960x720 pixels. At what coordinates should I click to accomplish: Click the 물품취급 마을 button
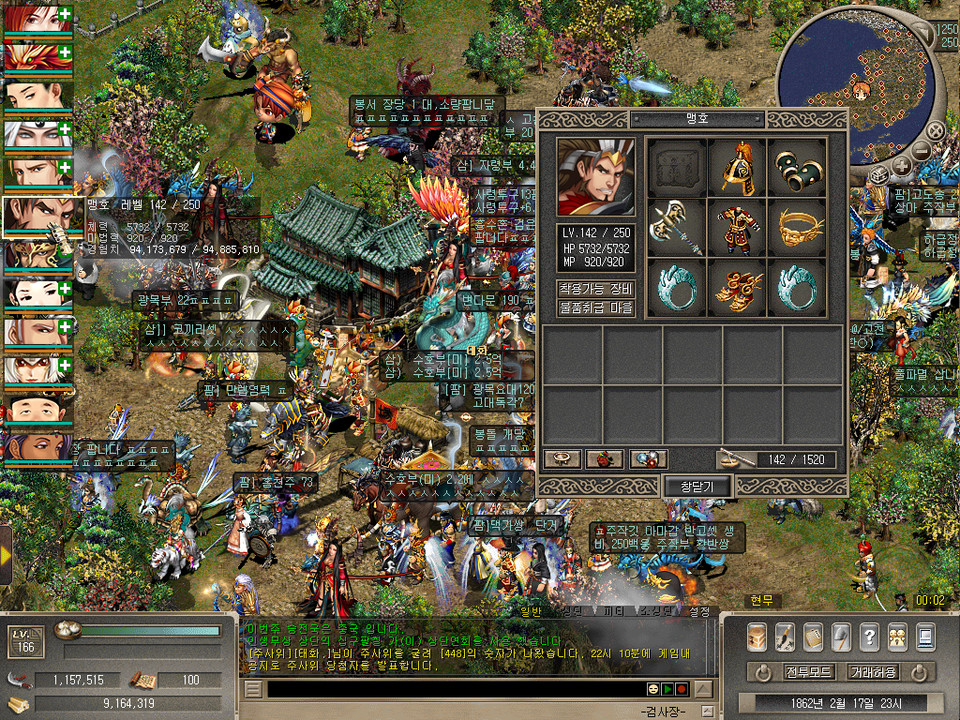[x=596, y=308]
